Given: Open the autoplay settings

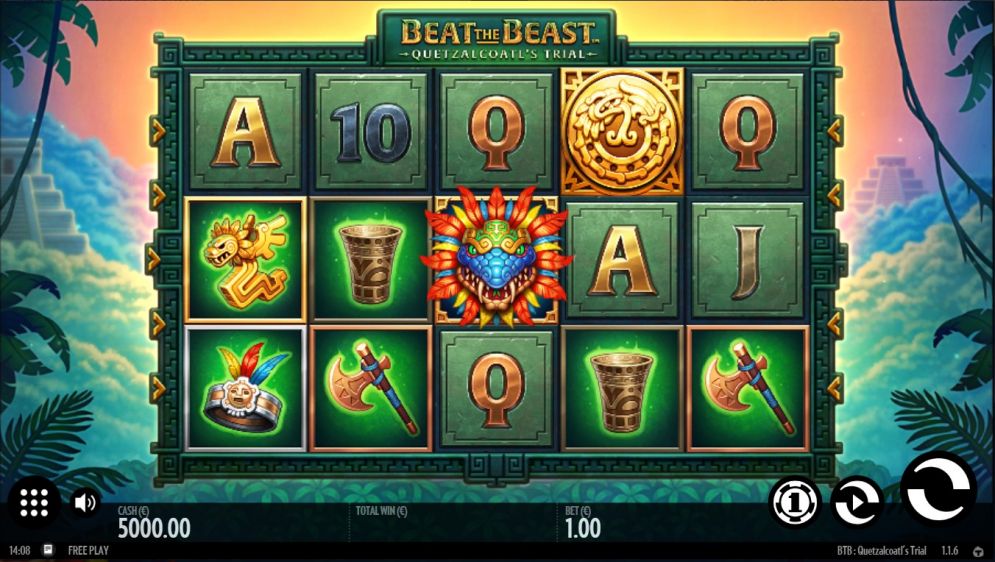Looking at the screenshot, I should tap(858, 501).
